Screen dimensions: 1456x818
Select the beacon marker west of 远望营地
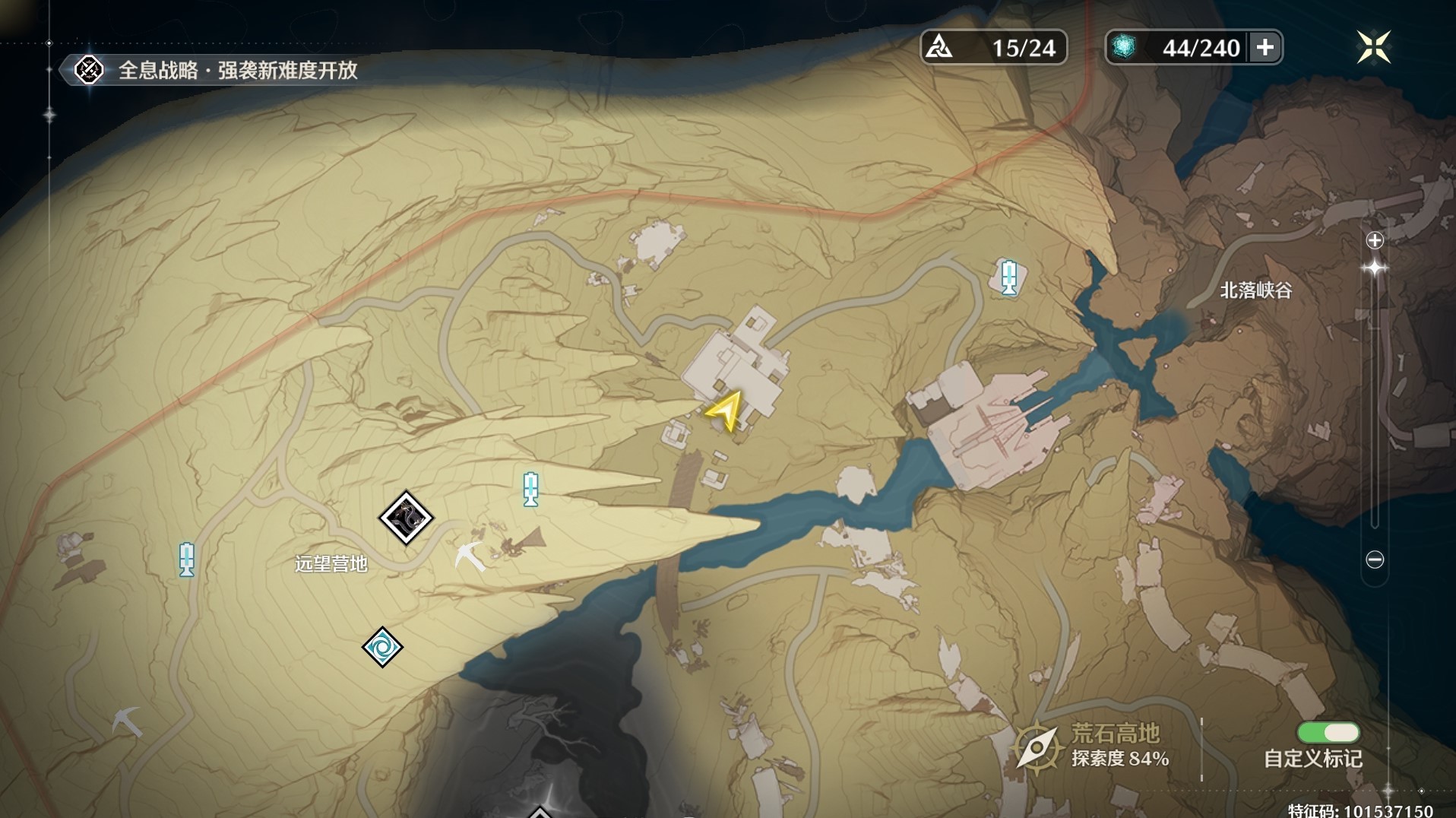187,560
